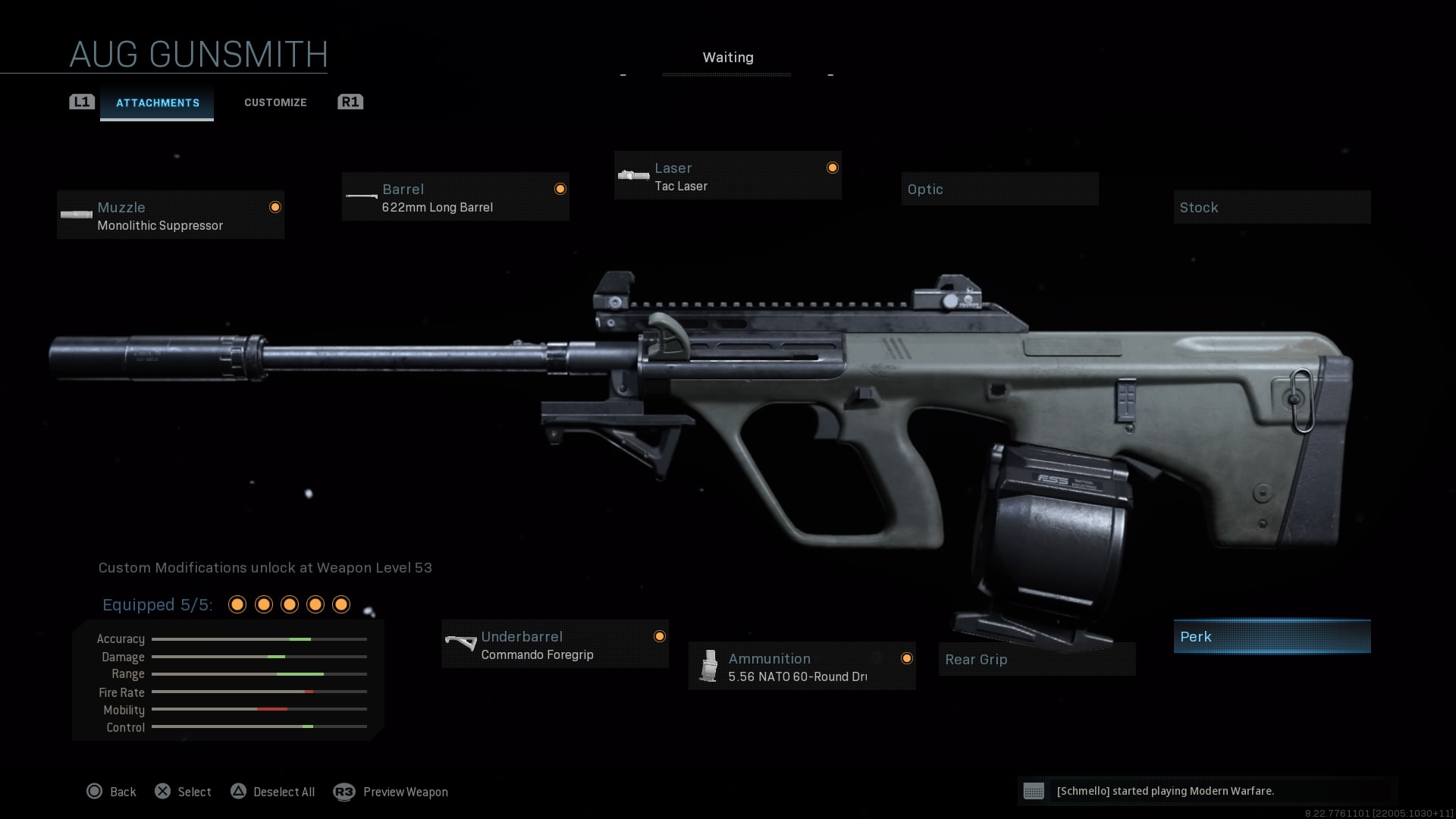Open the Optic attachment slot
Viewport: 1456px width, 819px height.
(x=999, y=188)
